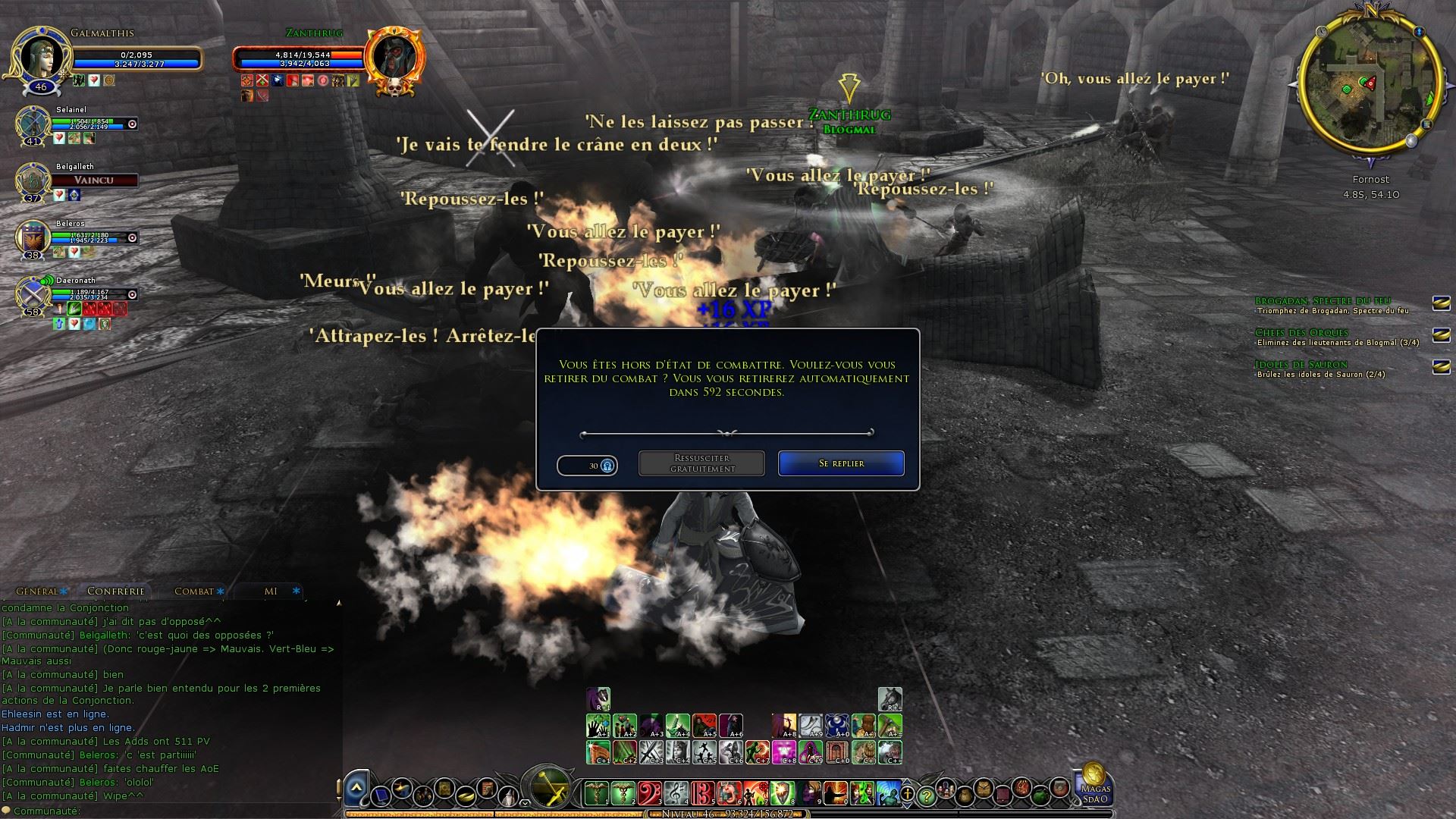Image resolution: width=1456 pixels, height=819 pixels.
Task: Activate the shield skill in slot 8
Action: (783, 793)
